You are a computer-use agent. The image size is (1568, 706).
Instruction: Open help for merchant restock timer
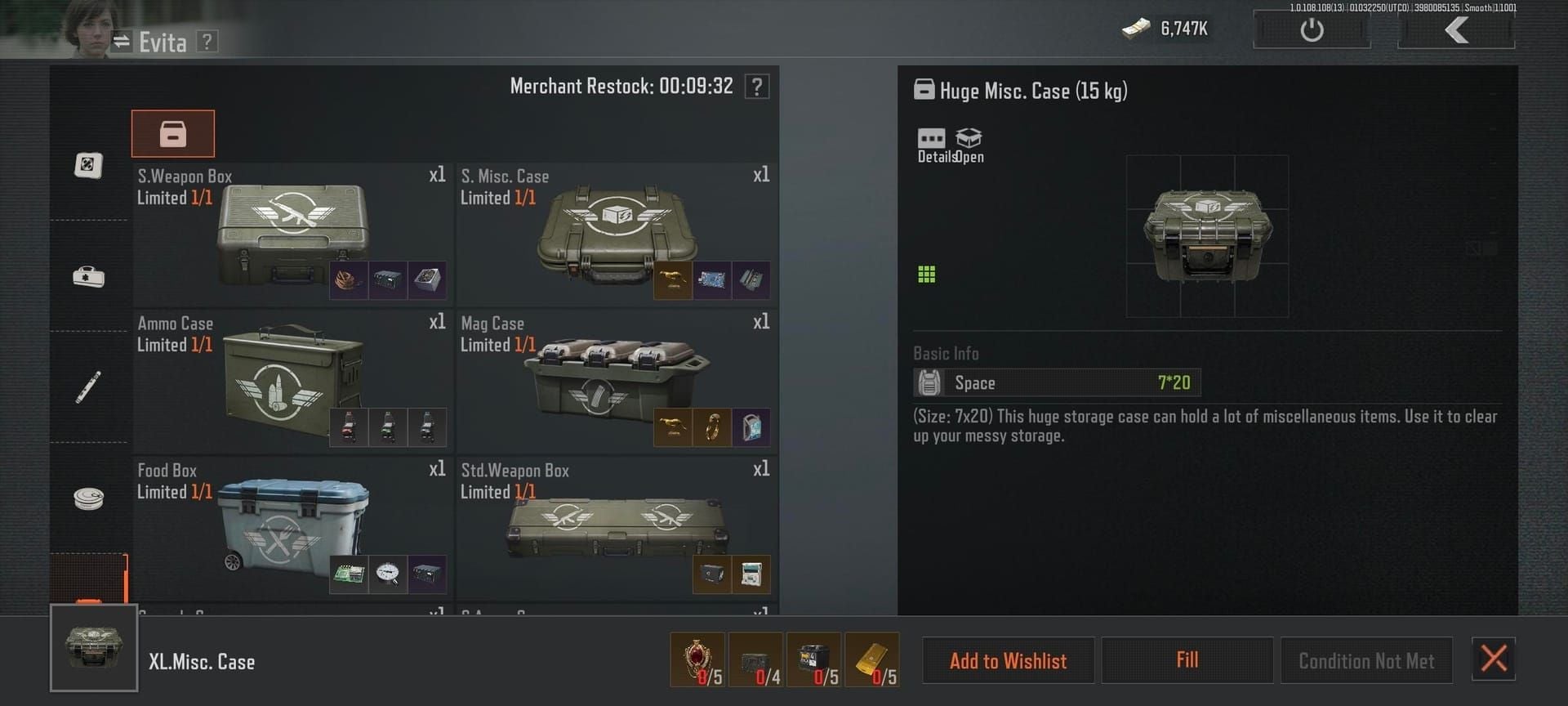click(757, 87)
